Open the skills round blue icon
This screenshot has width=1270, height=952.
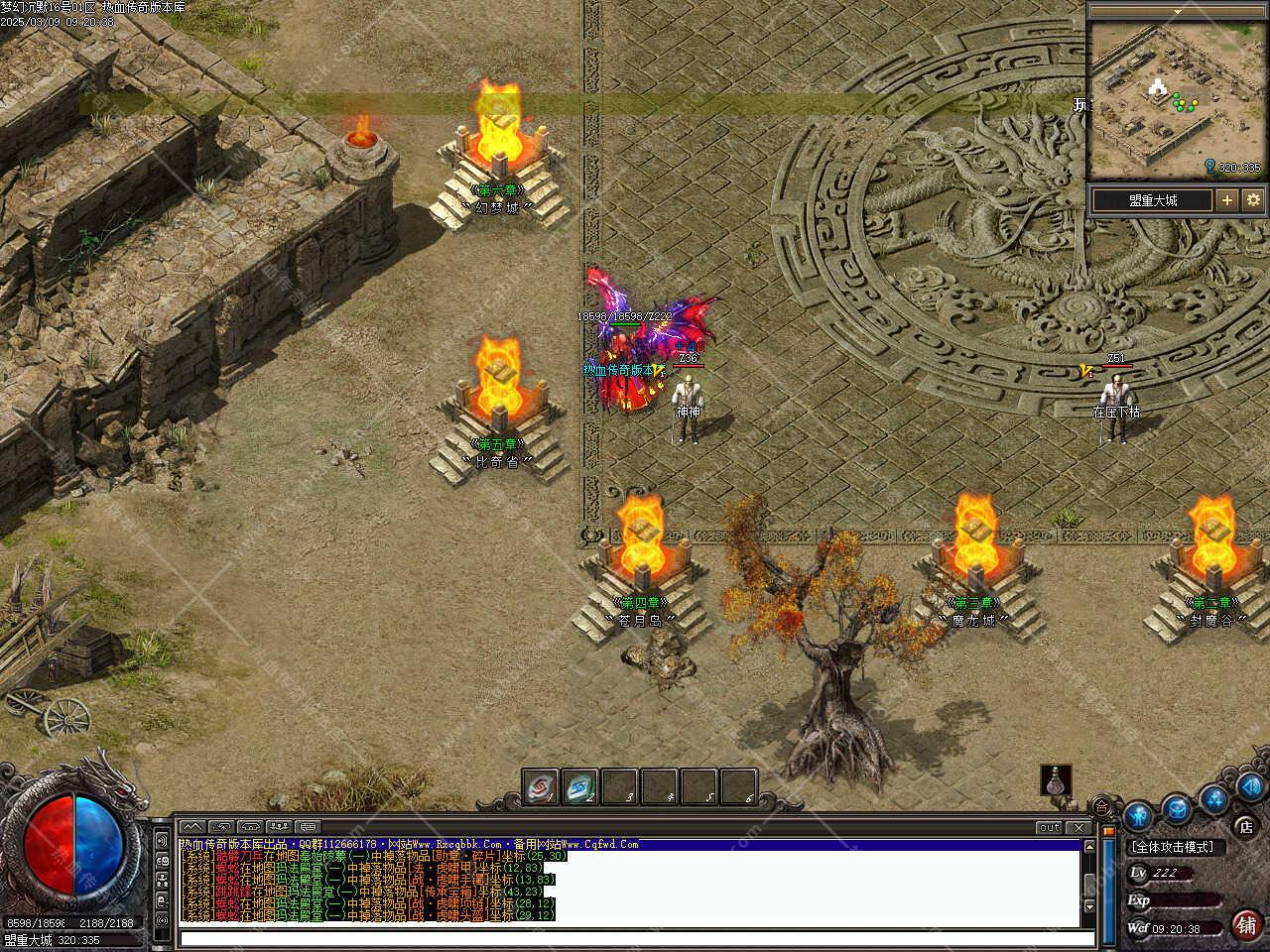[1213, 798]
